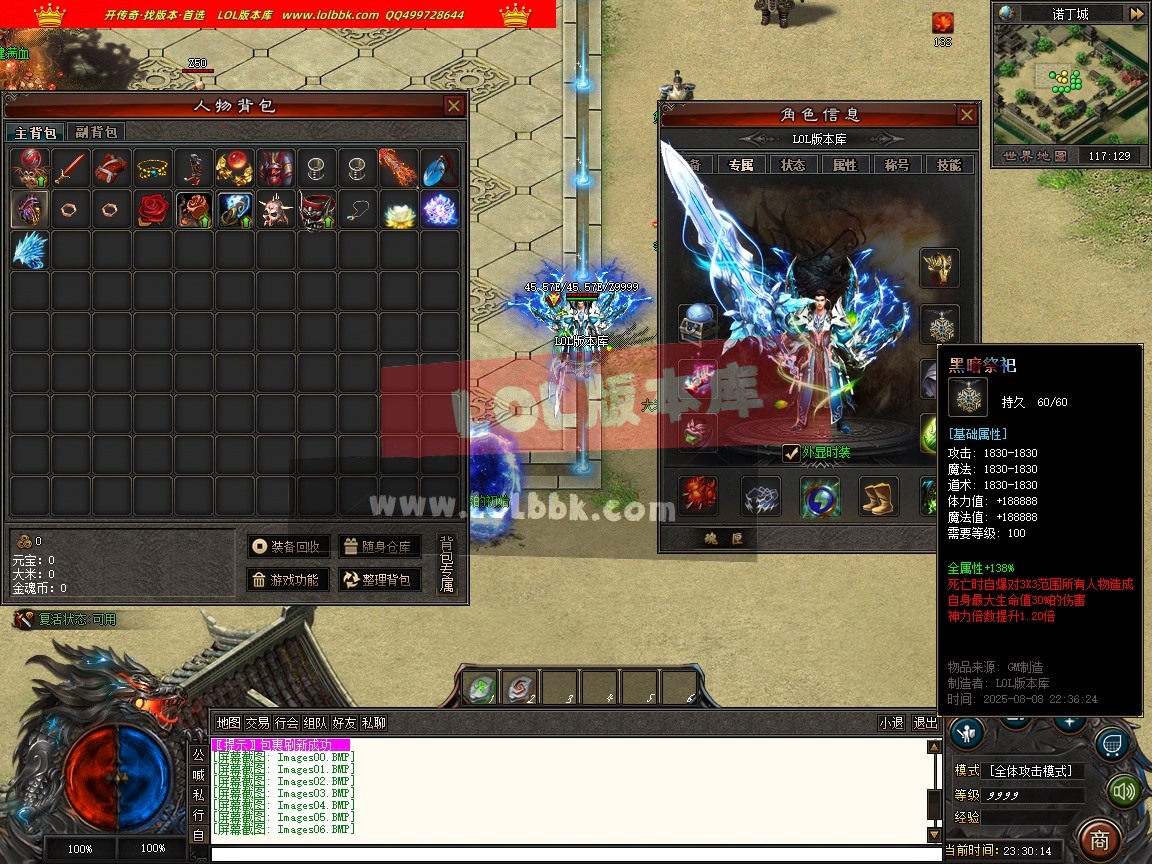Image resolution: width=1152 pixels, height=864 pixels.
Task: Select the red sword in the backpack
Action: tap(71, 168)
